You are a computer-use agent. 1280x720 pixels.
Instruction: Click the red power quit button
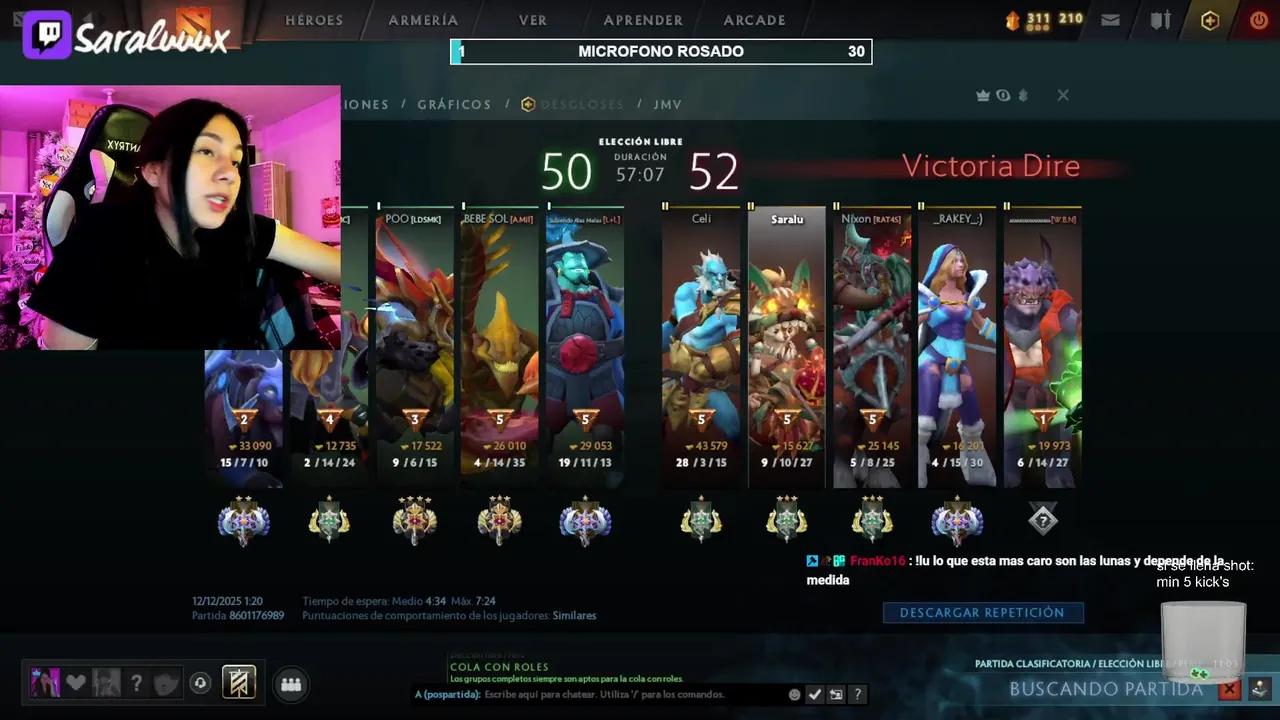[1259, 20]
